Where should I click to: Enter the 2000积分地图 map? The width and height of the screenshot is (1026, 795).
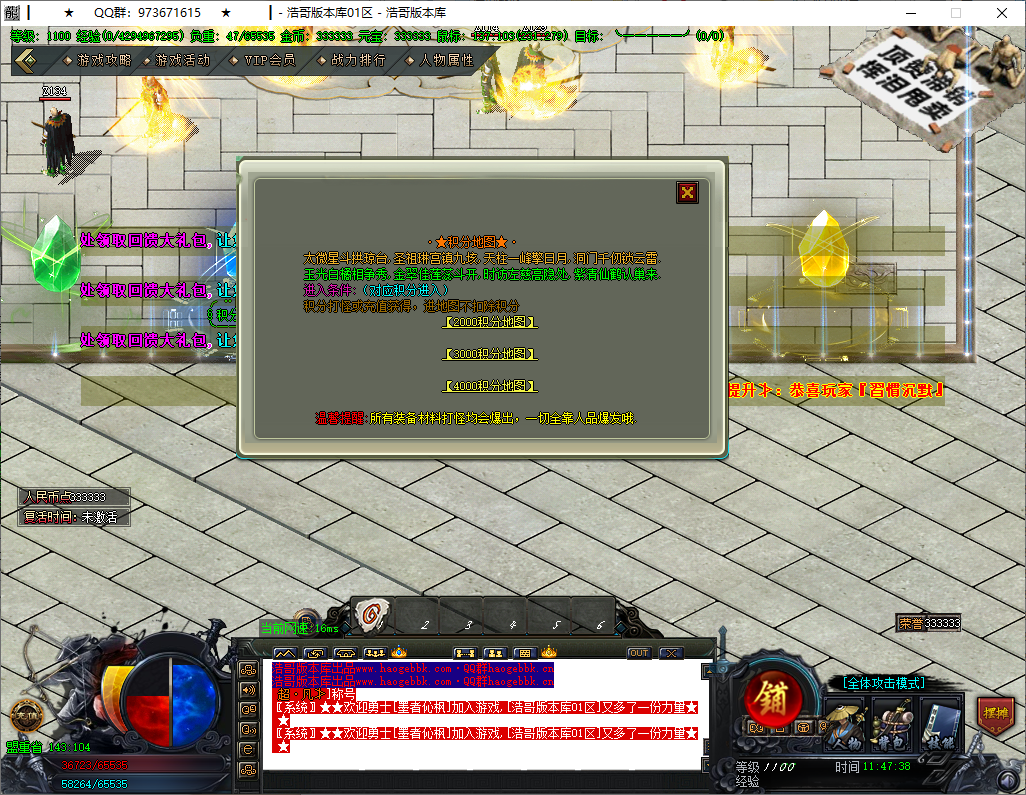point(490,322)
